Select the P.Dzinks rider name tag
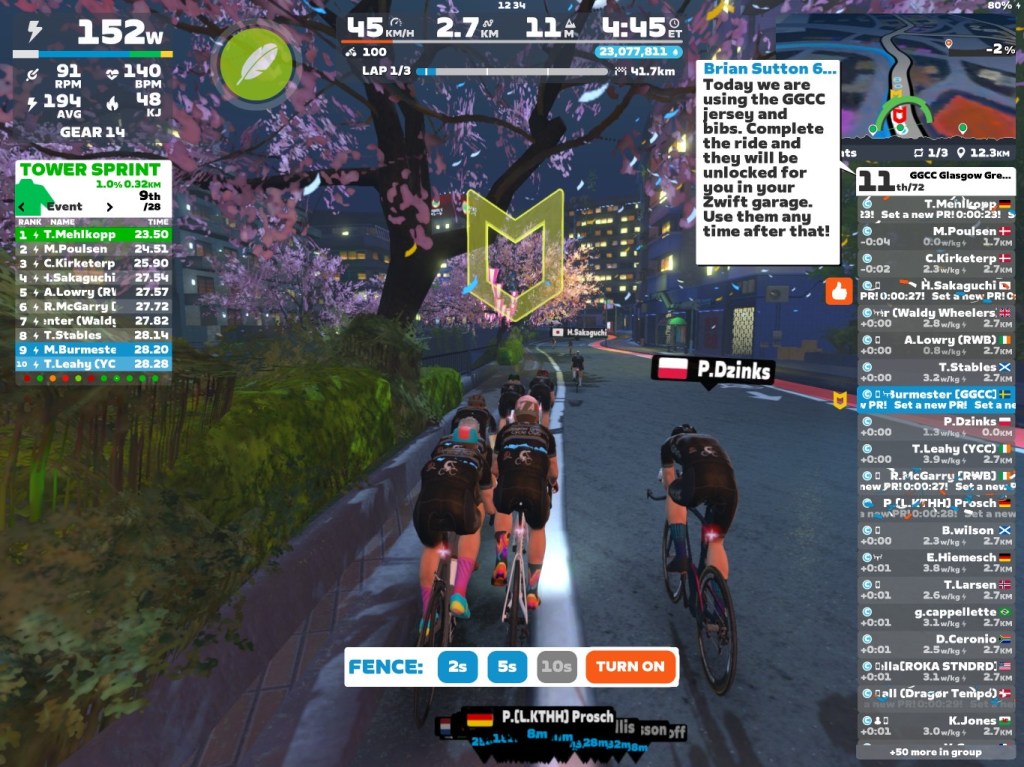Viewport: 1024px width, 767px height. tap(712, 370)
